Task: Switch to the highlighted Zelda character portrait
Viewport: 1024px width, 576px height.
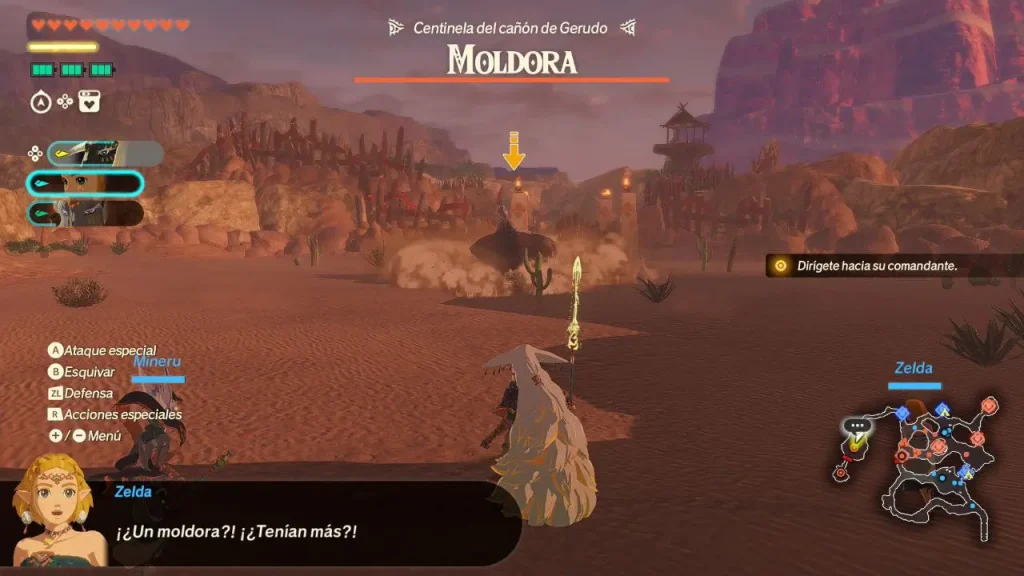Action: (x=84, y=184)
